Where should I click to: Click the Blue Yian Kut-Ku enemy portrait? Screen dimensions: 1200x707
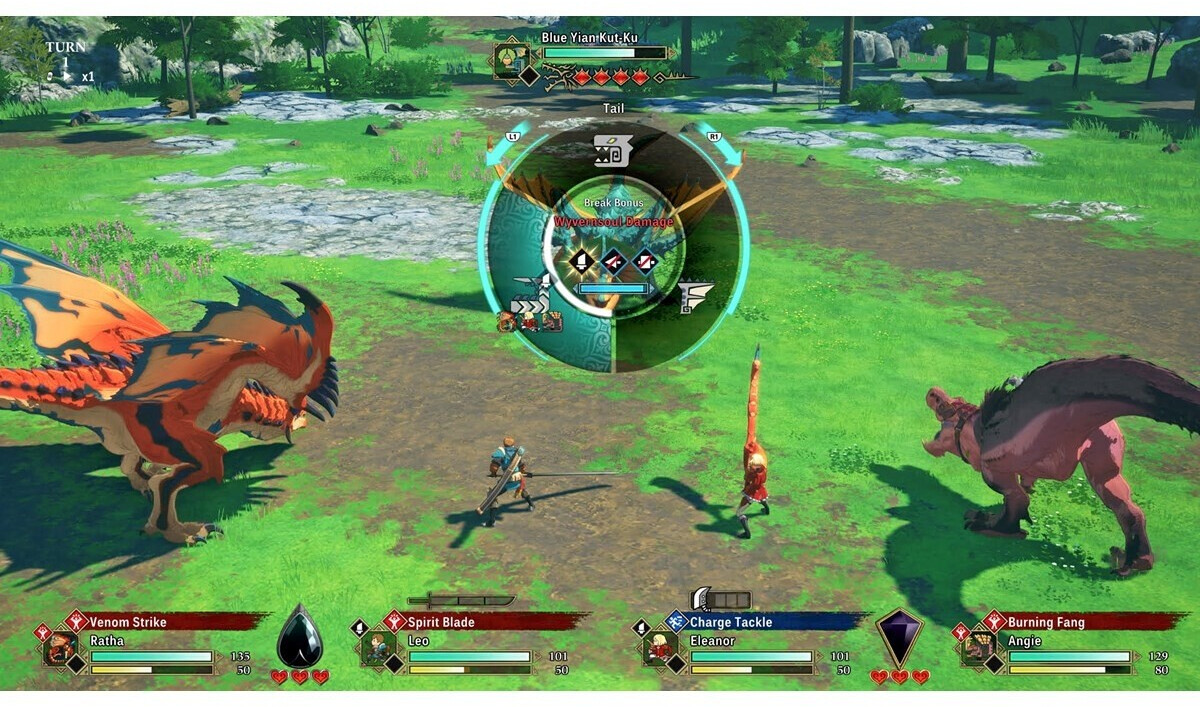[x=511, y=60]
